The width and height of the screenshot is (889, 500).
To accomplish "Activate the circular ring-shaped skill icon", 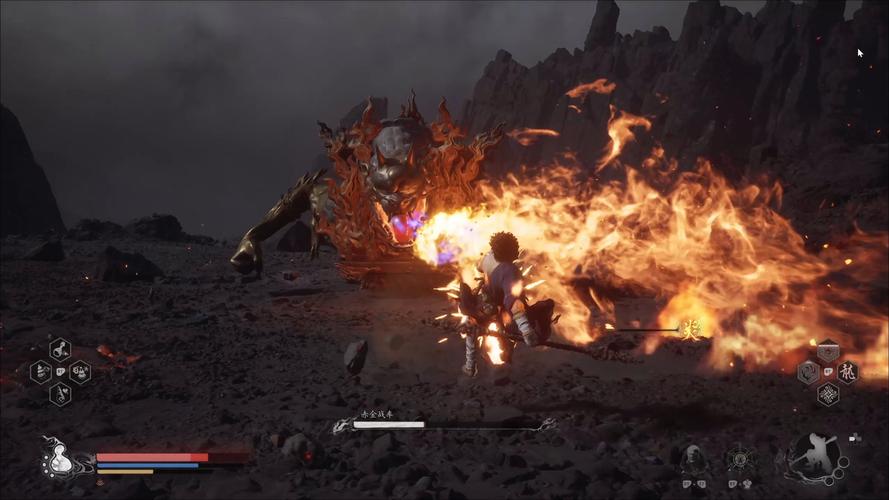I will tap(741, 459).
